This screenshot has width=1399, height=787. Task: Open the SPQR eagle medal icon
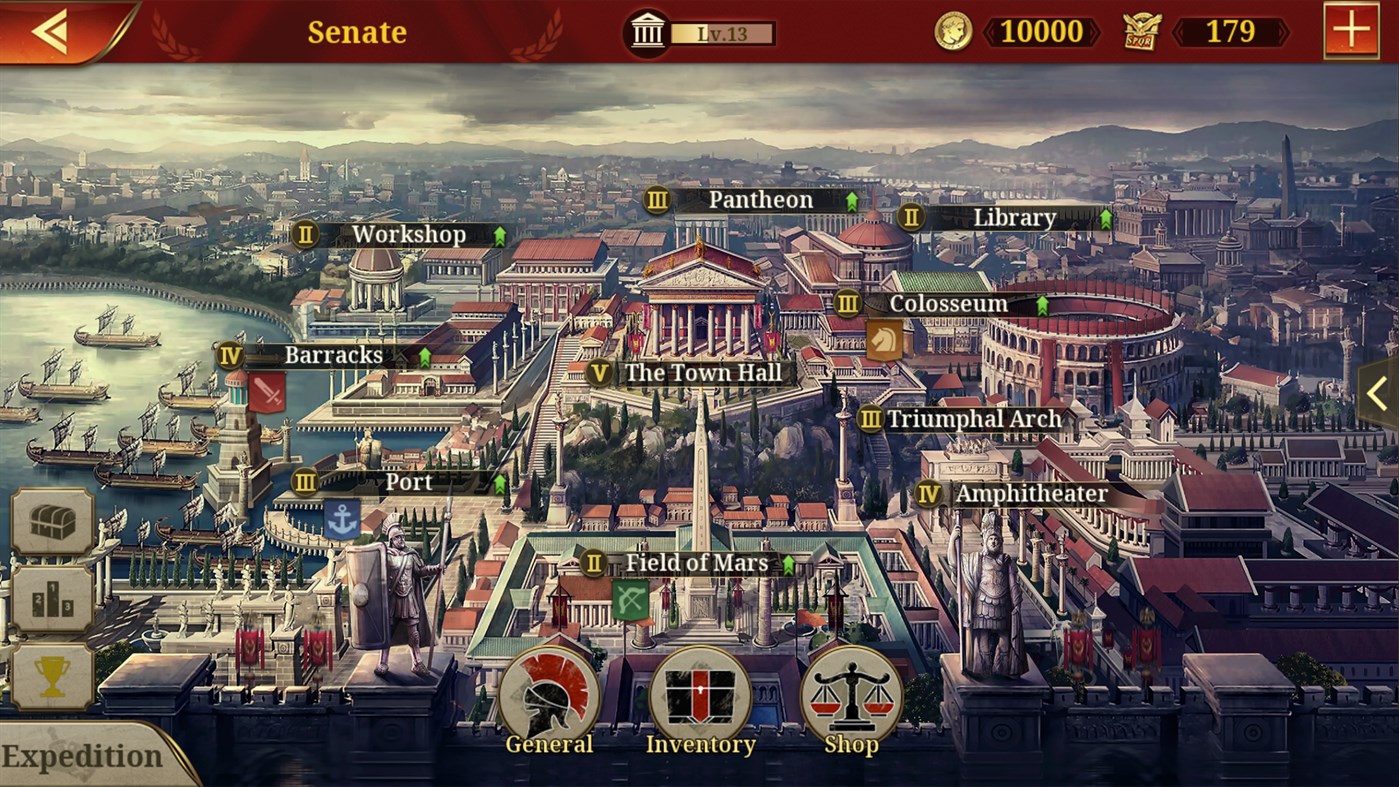[1144, 31]
